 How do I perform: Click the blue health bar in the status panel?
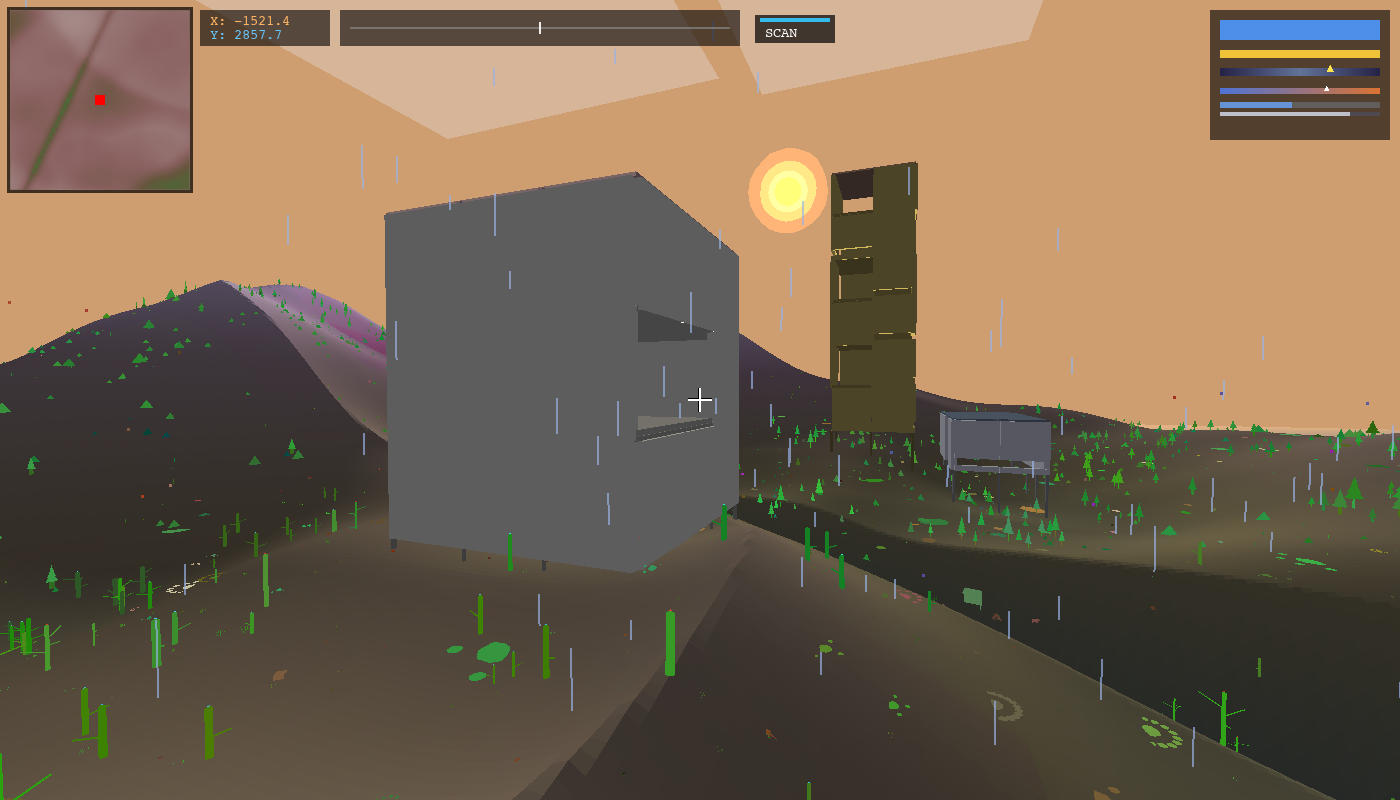1299,30
